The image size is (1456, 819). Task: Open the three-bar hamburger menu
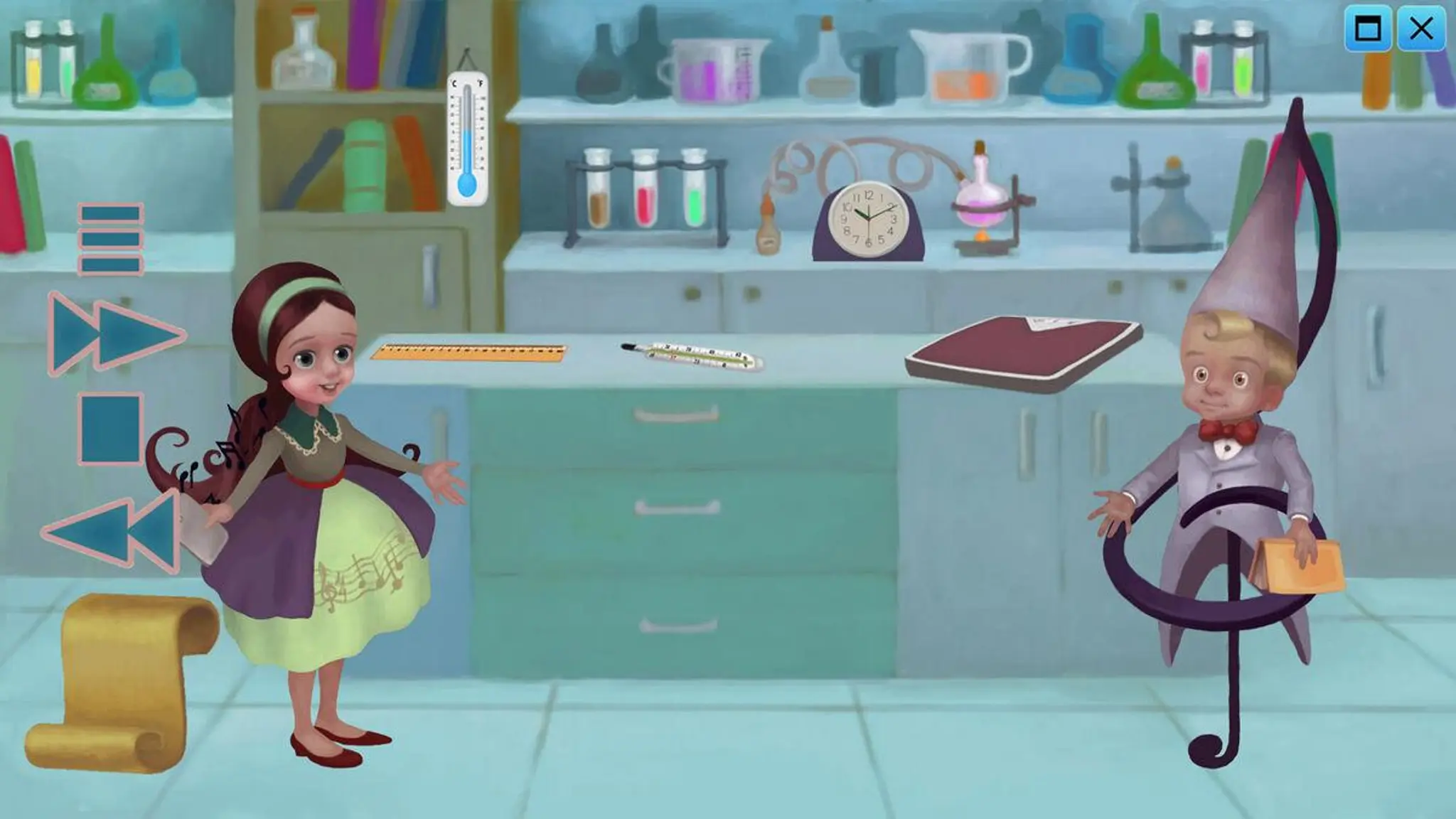tap(111, 239)
